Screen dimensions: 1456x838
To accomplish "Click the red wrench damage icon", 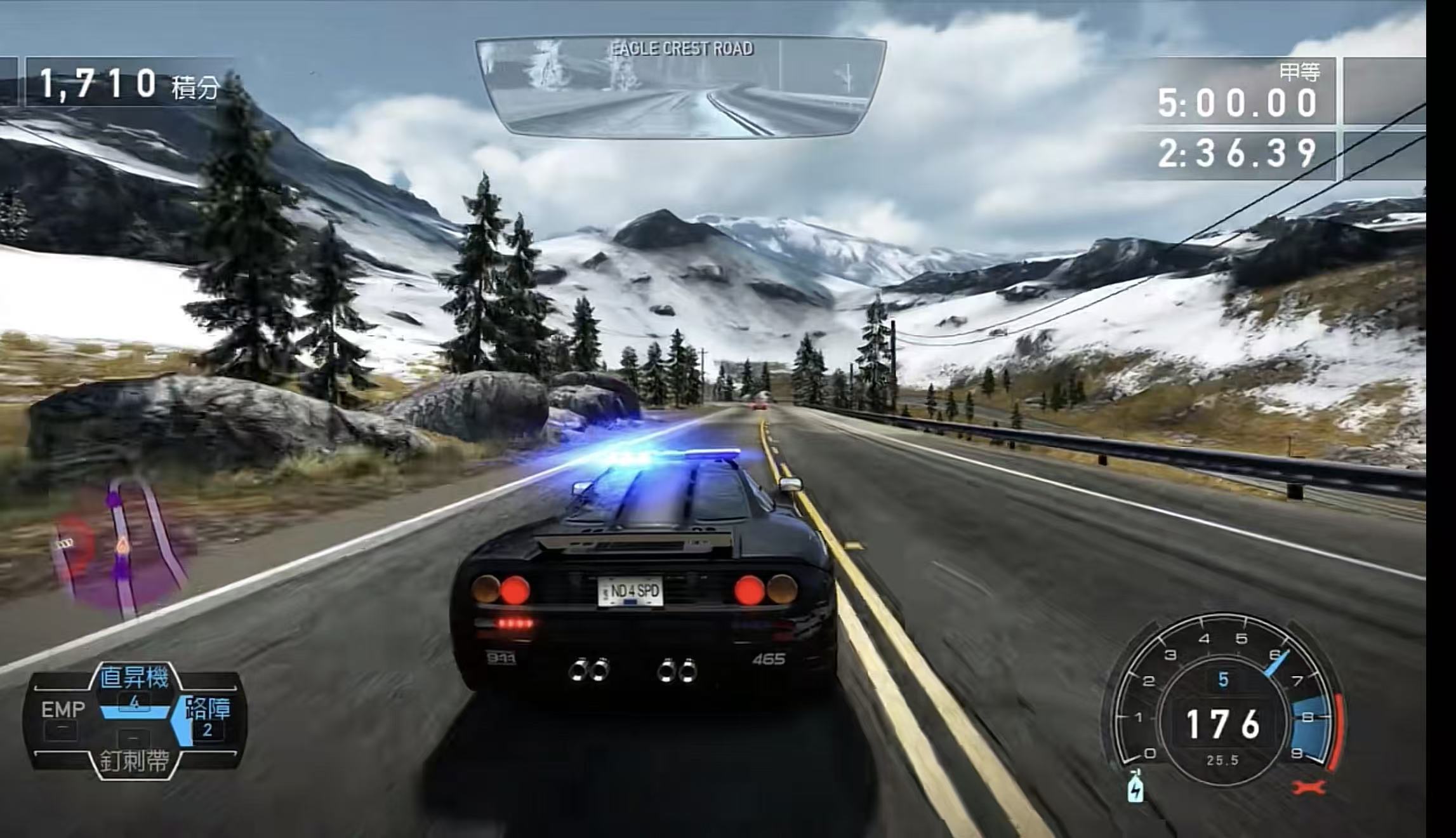I will click(x=1309, y=787).
